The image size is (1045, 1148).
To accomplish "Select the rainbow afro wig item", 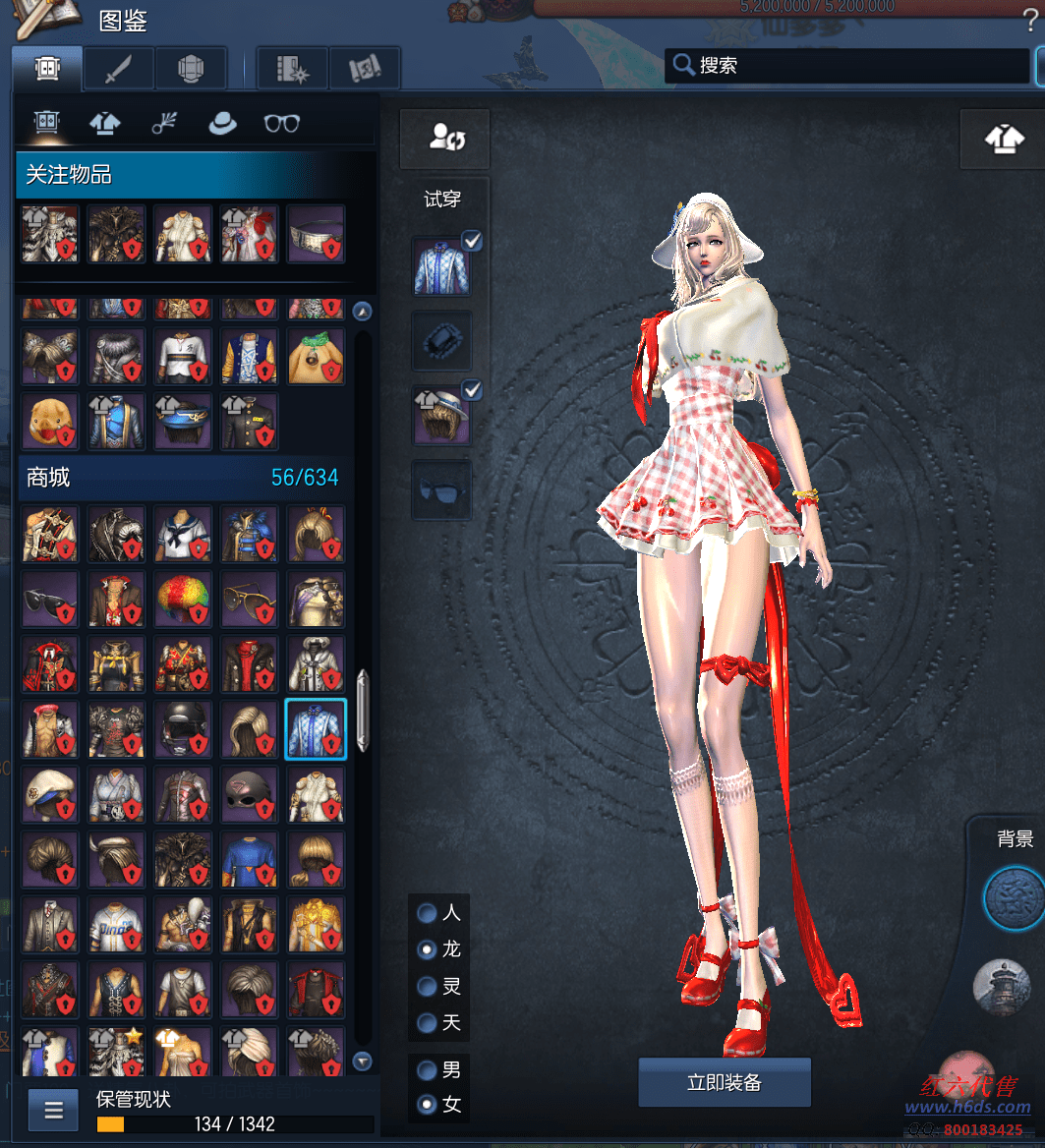I will pyautogui.click(x=183, y=599).
